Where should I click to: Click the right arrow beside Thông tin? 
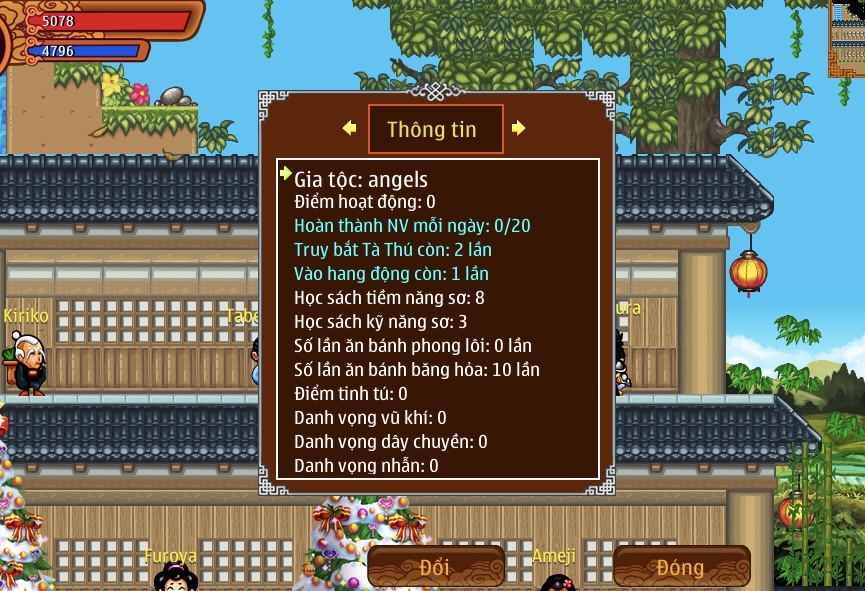(518, 128)
